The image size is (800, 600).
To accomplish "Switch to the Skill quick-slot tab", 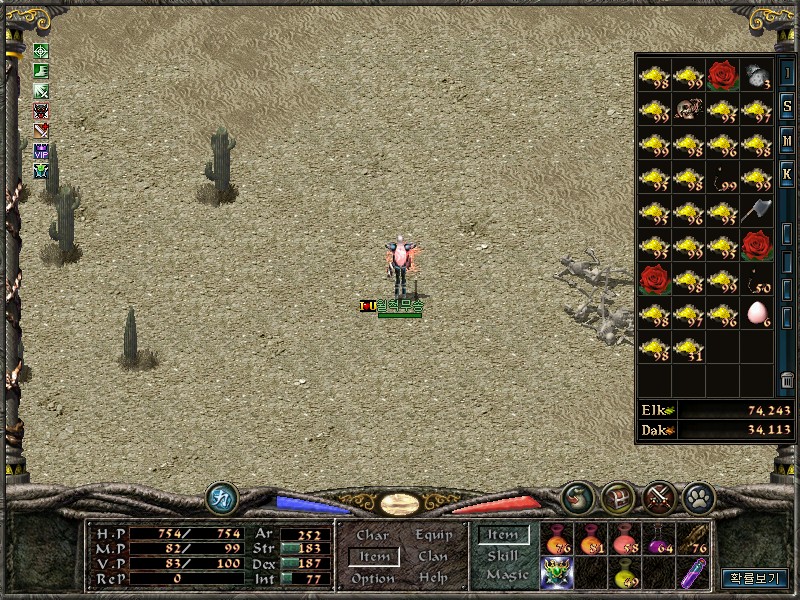I will pyautogui.click(x=502, y=556).
